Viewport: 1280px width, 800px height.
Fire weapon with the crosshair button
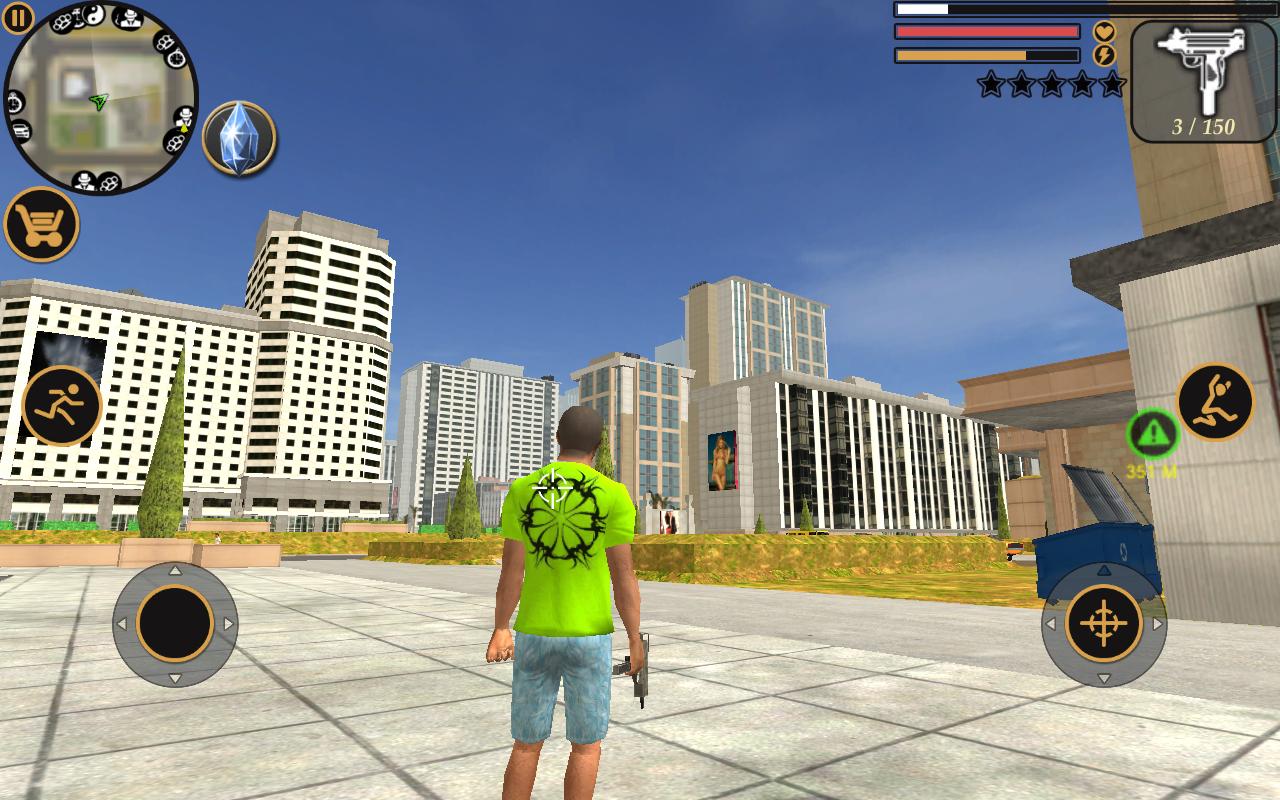1104,623
